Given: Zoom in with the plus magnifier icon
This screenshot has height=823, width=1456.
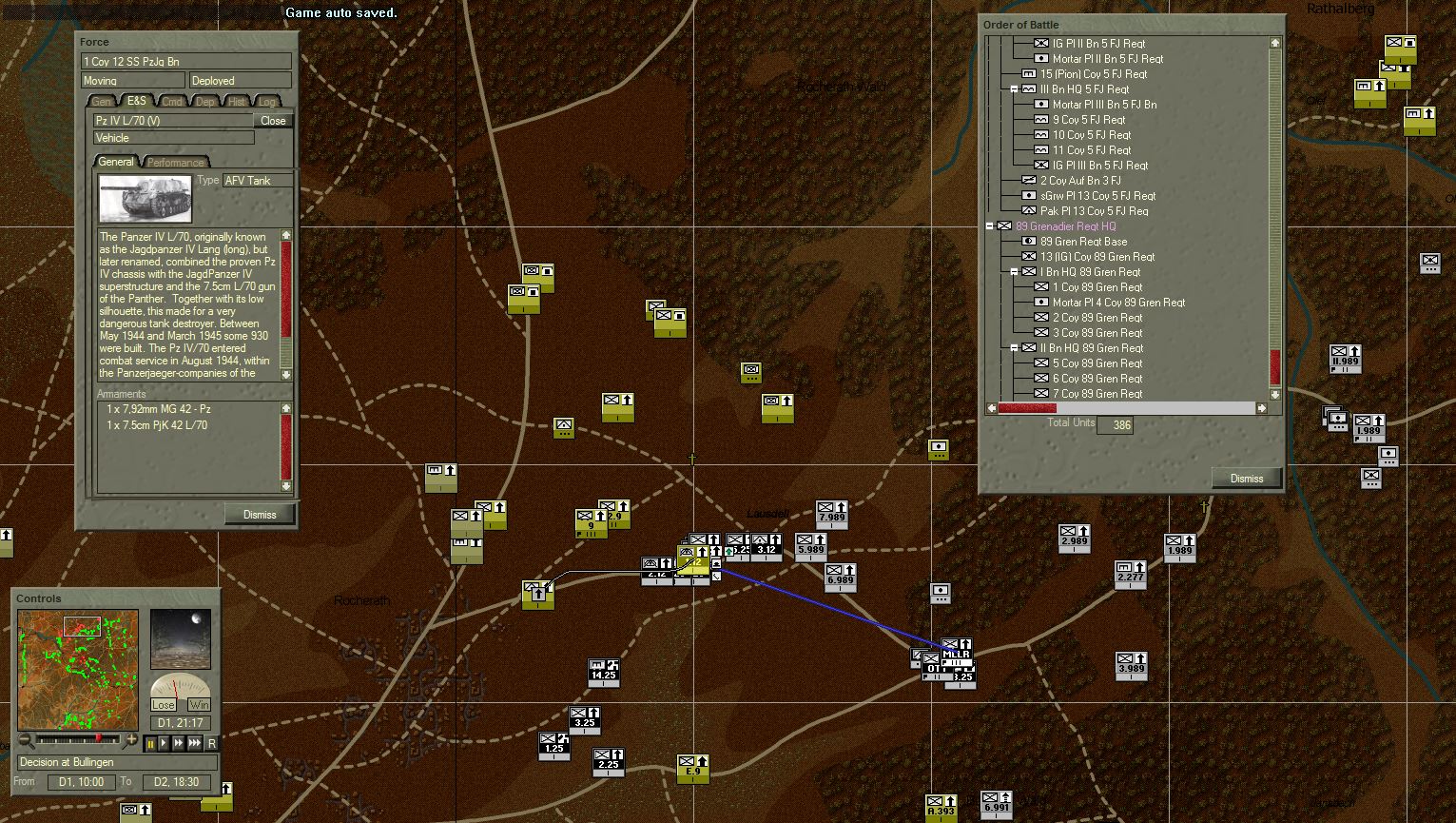Looking at the screenshot, I should [133, 740].
